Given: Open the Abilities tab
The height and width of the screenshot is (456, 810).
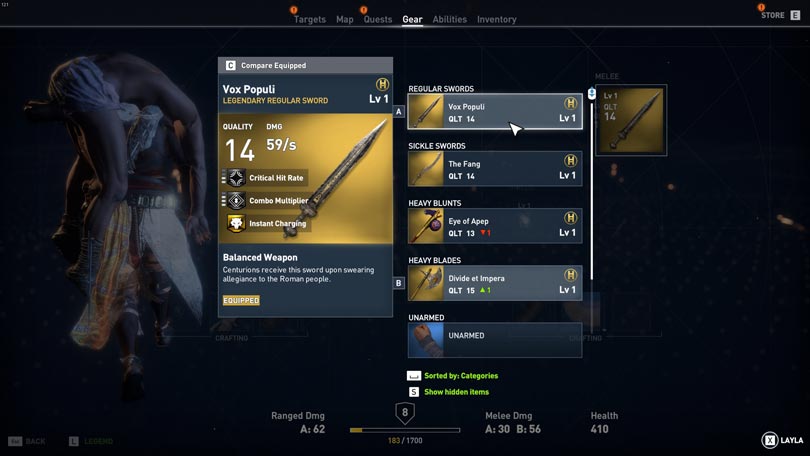Looking at the screenshot, I should [x=449, y=20].
